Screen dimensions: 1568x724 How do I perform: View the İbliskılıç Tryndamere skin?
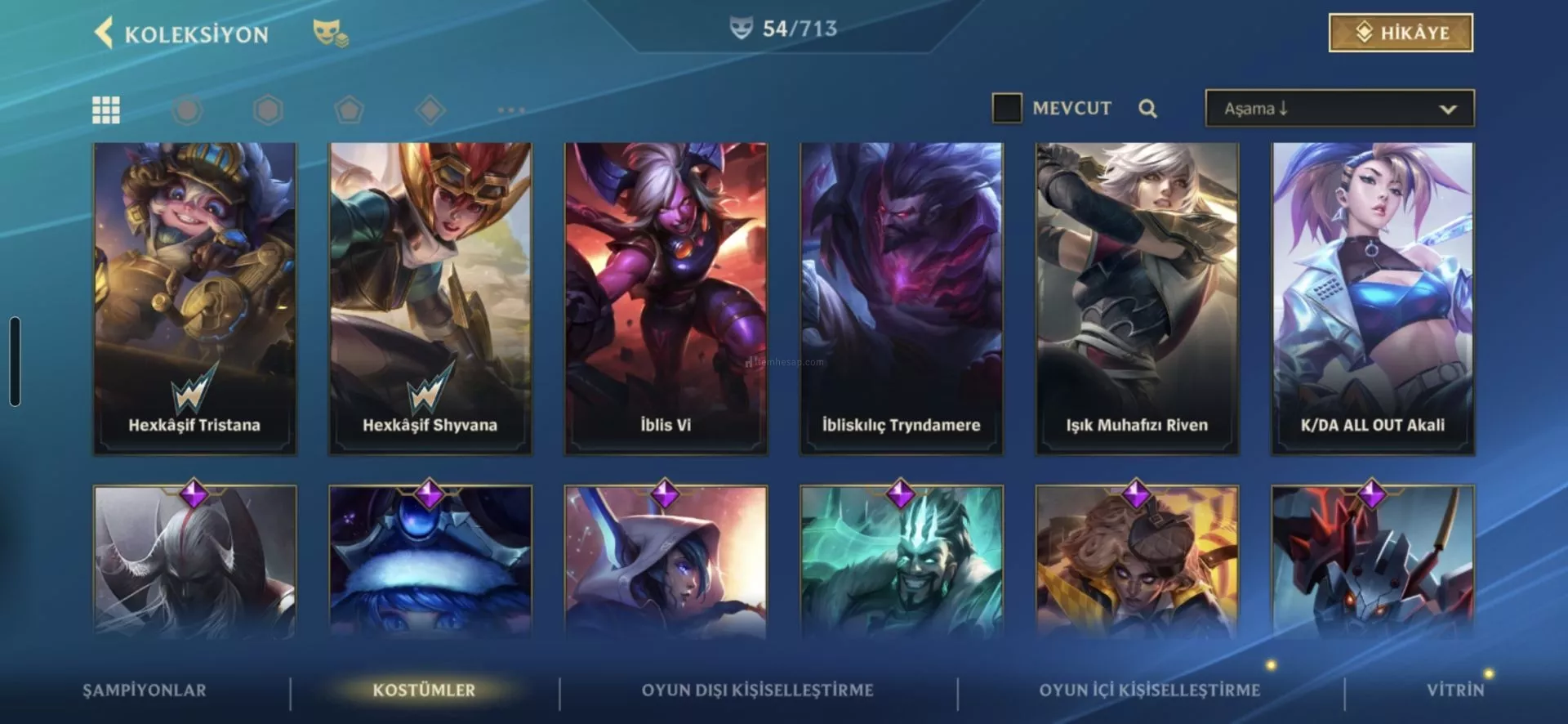coord(901,298)
